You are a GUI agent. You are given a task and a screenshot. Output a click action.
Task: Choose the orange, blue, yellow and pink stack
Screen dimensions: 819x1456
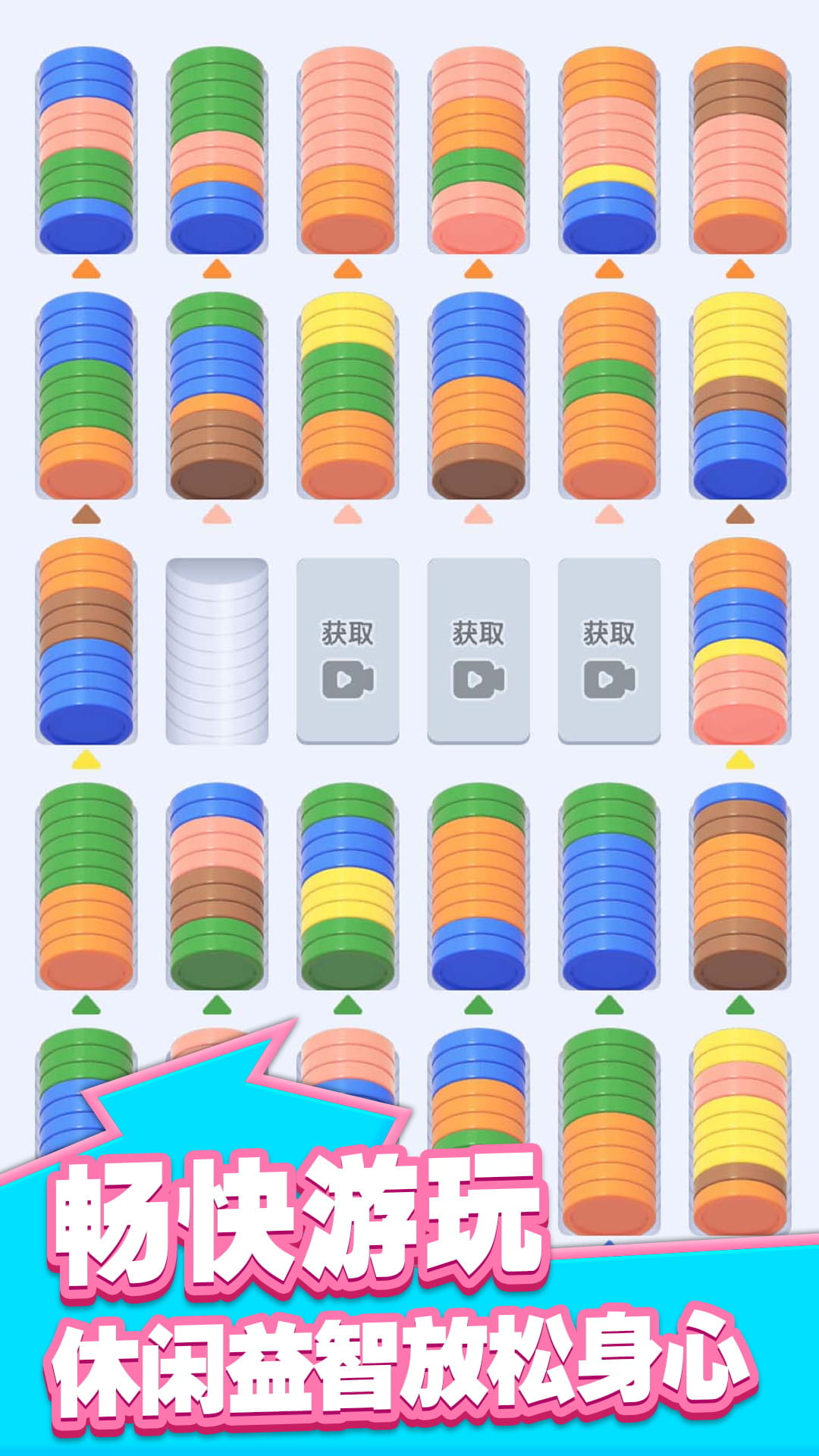click(x=739, y=642)
